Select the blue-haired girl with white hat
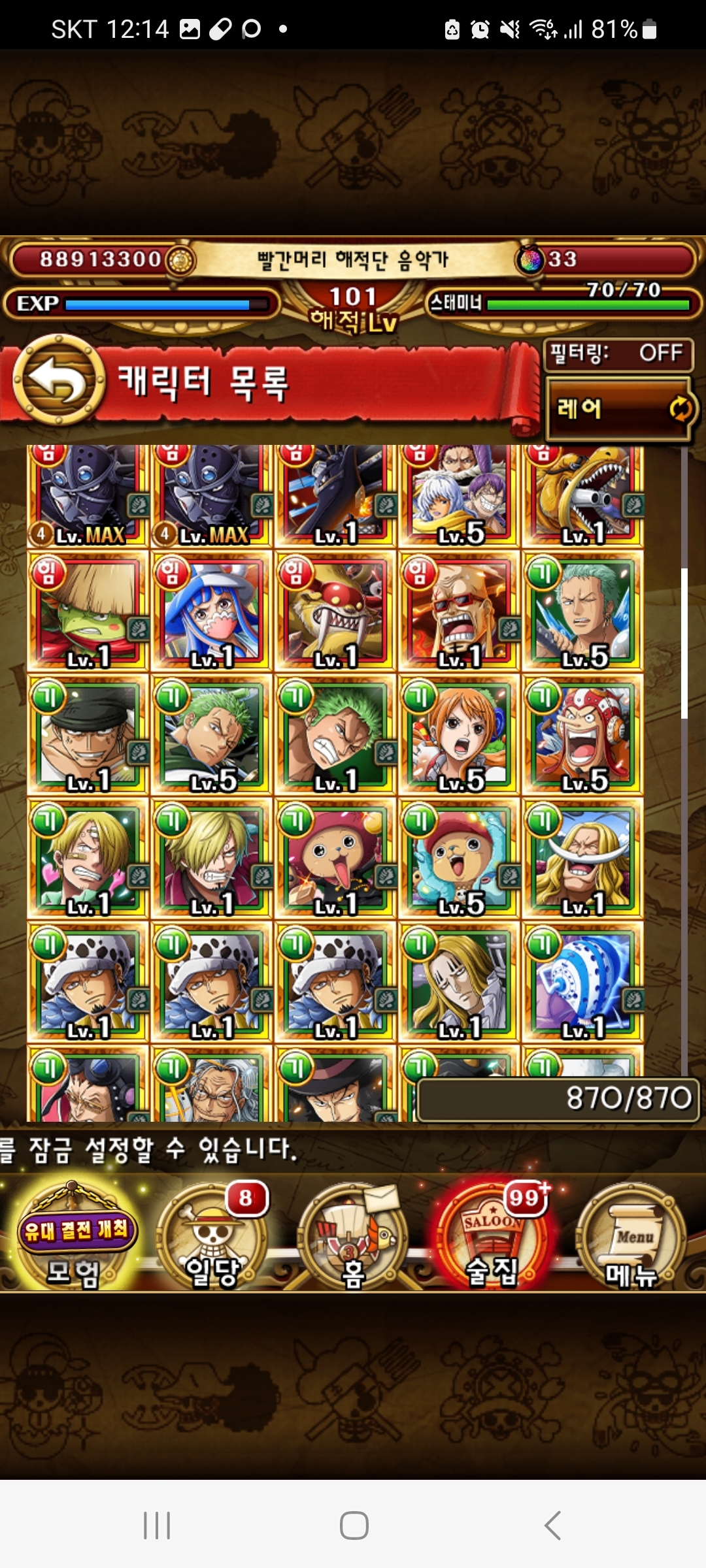This screenshot has width=706, height=1568. click(x=211, y=612)
